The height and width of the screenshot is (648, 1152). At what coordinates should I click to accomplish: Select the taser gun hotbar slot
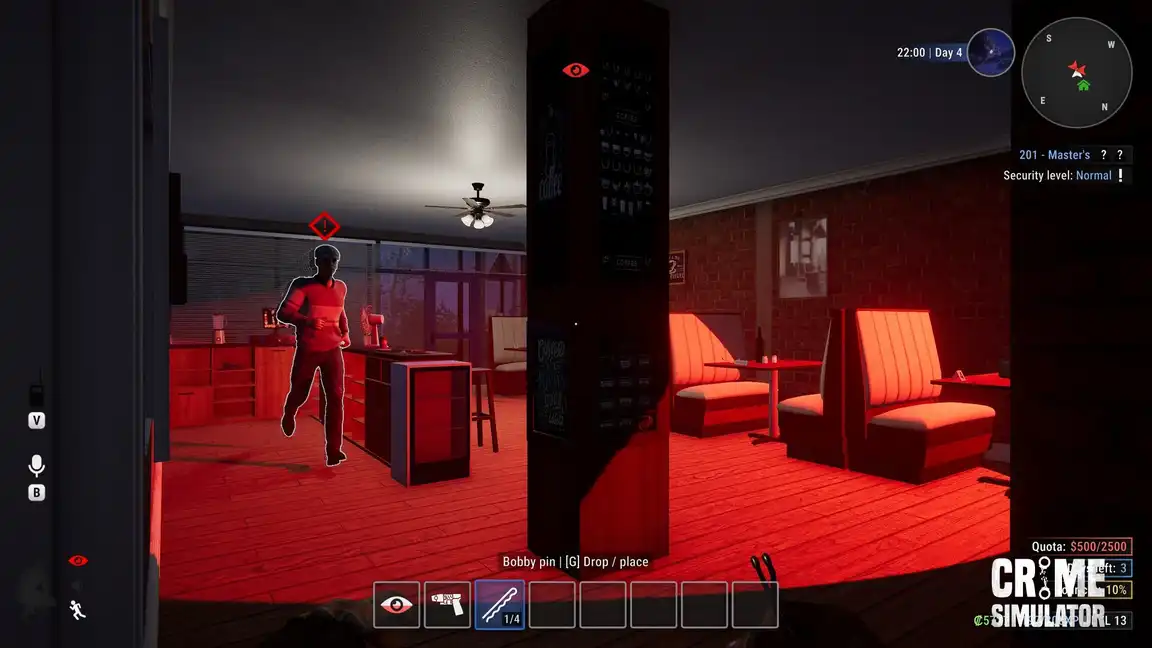click(448, 605)
